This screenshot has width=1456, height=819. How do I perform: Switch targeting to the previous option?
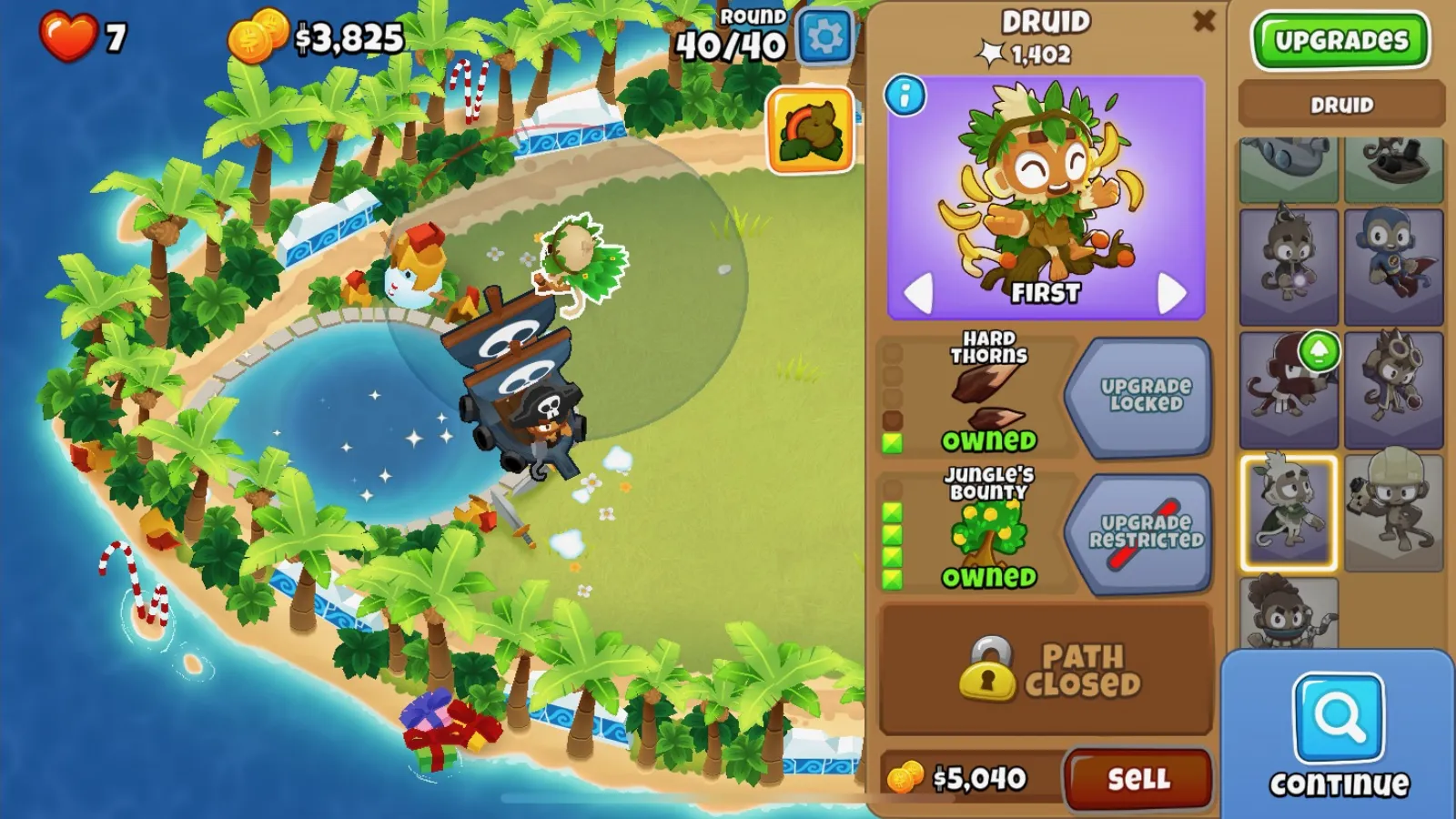[x=917, y=293]
